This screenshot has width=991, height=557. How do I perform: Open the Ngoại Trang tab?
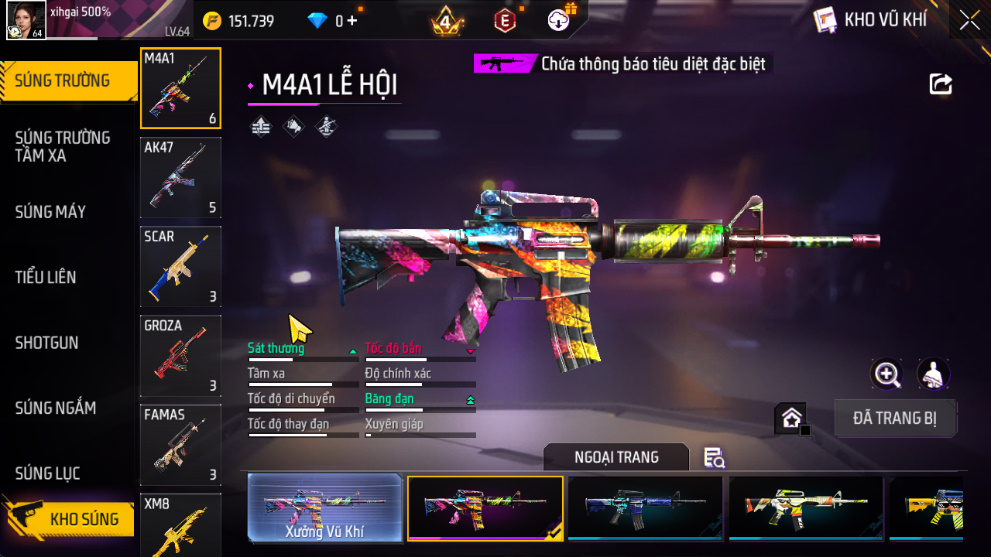click(616, 457)
